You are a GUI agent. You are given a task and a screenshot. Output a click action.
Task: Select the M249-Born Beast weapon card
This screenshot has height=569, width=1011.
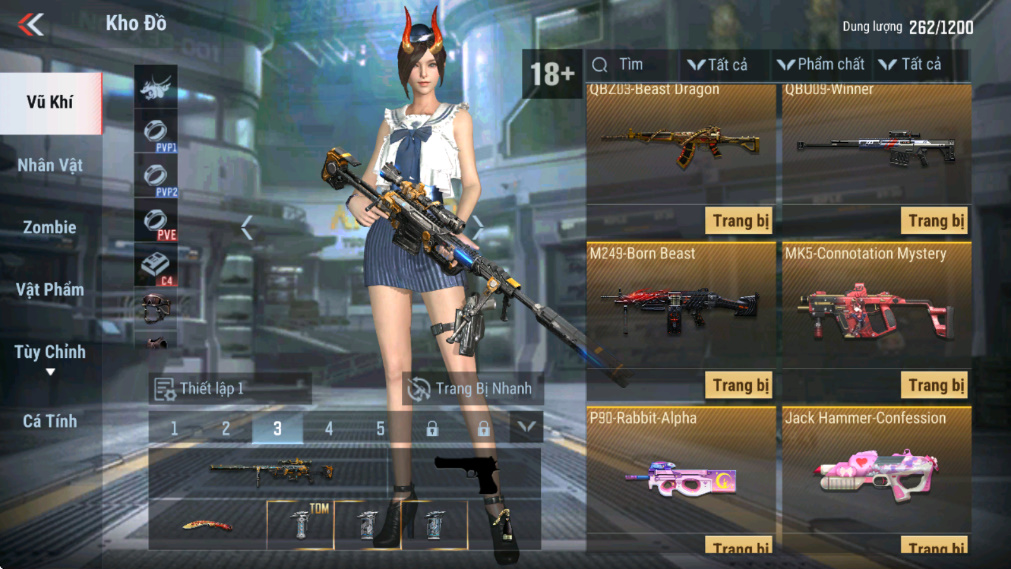(x=680, y=300)
